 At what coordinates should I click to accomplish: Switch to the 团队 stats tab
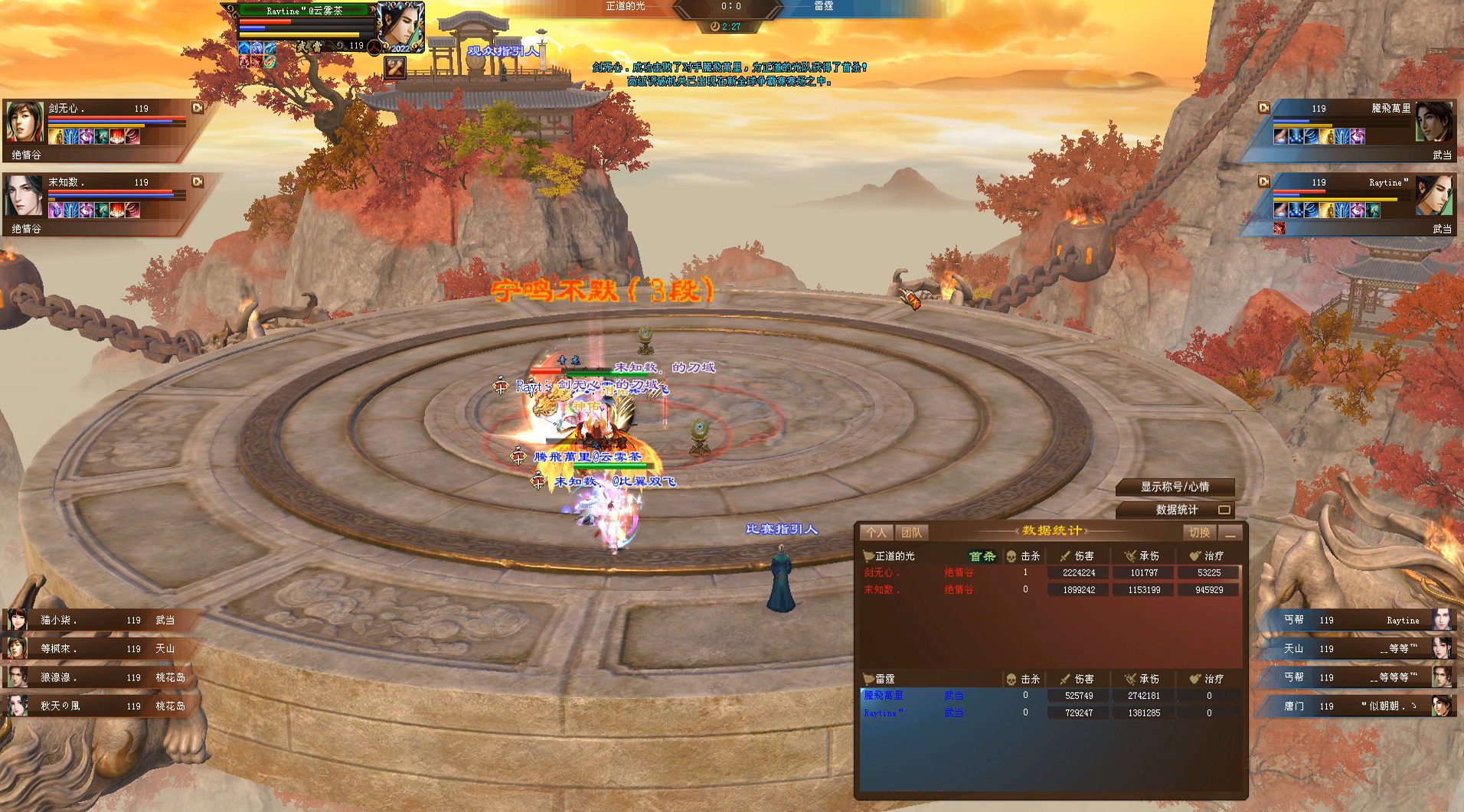911,533
